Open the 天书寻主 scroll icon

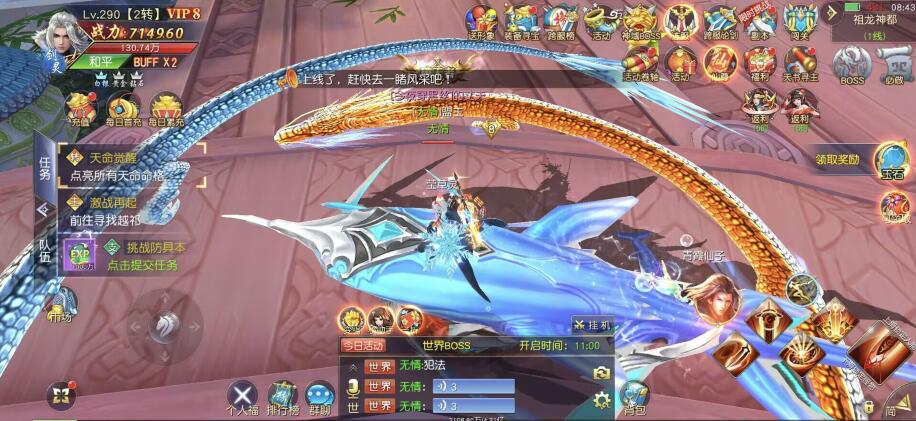[x=800, y=62]
